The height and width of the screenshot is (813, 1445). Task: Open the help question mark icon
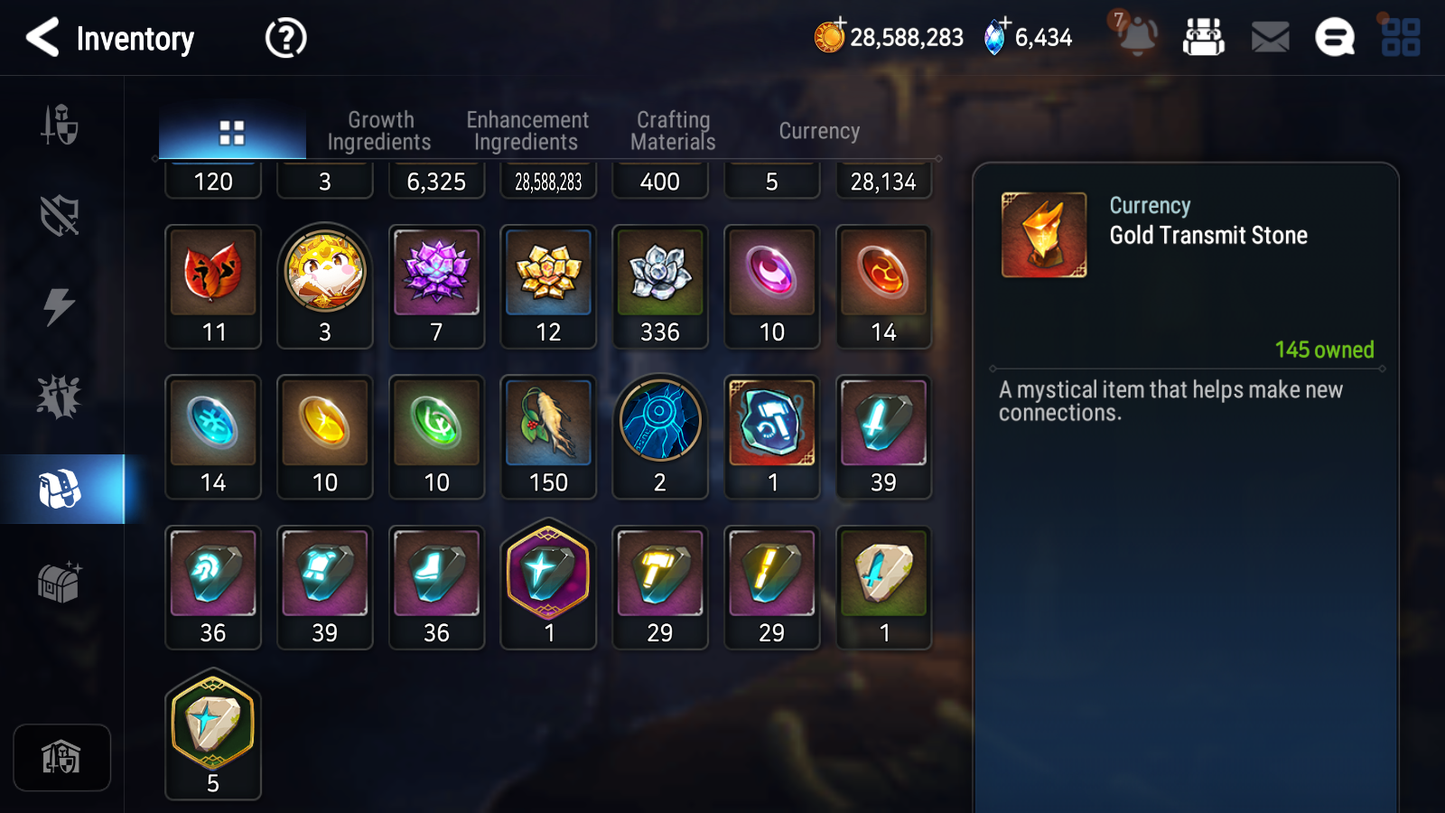pyautogui.click(x=285, y=37)
